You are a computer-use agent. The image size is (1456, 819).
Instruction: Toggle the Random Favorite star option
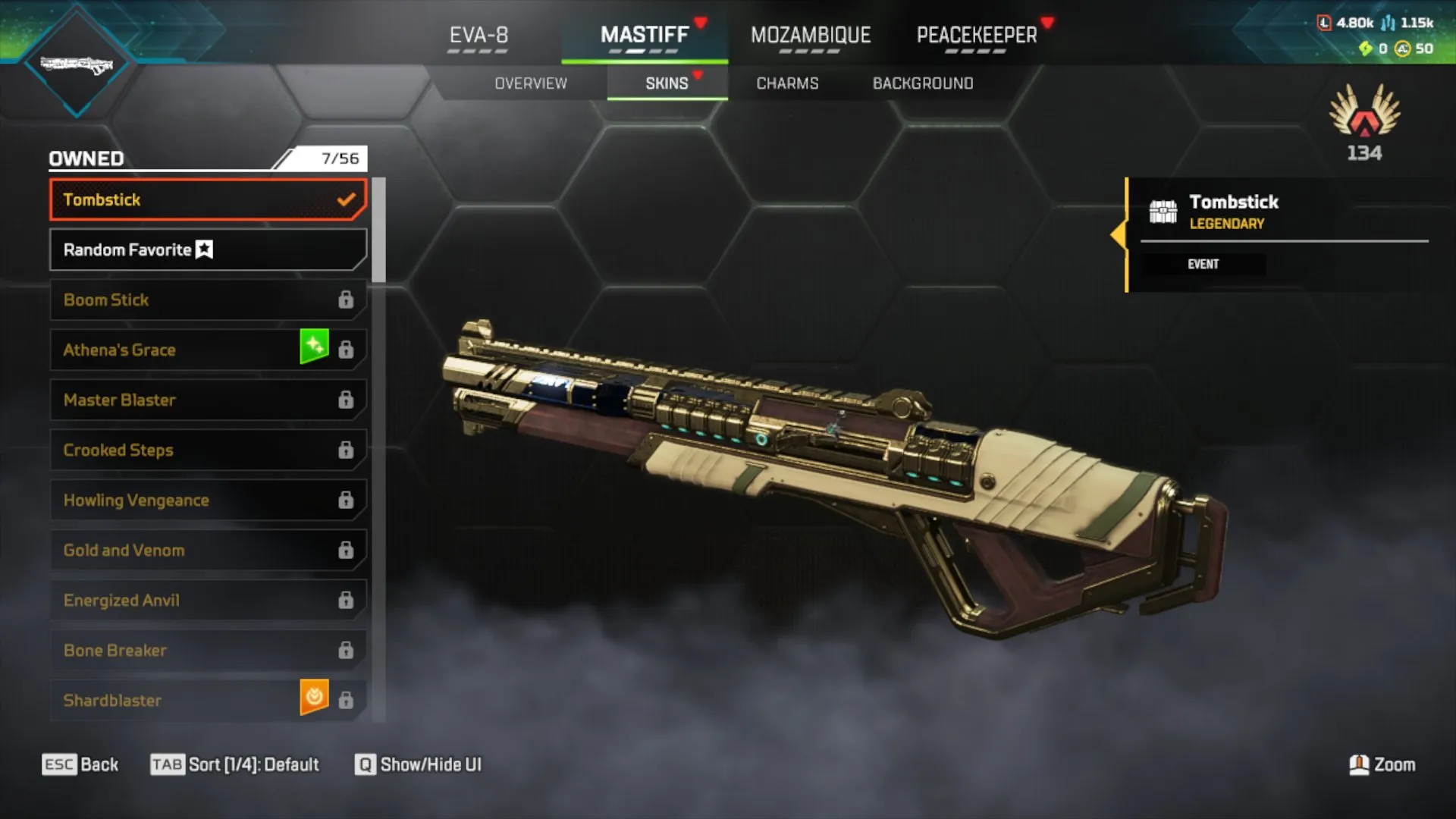click(205, 249)
